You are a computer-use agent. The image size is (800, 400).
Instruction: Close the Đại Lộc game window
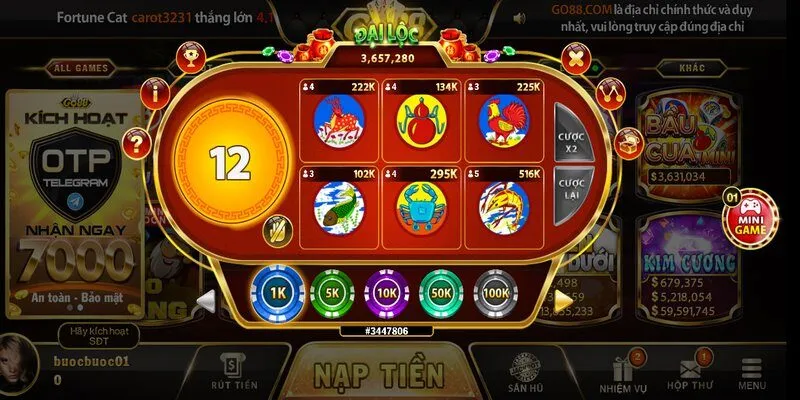576,59
